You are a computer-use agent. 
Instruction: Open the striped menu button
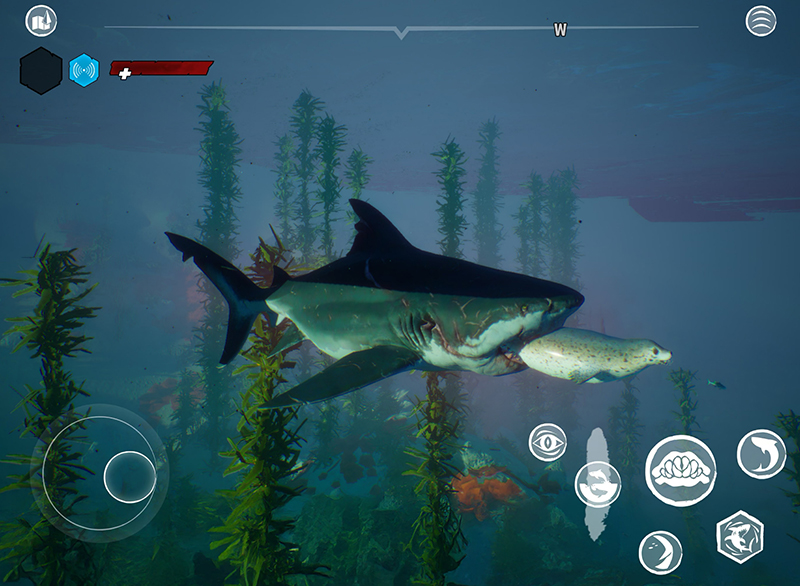coord(761,21)
